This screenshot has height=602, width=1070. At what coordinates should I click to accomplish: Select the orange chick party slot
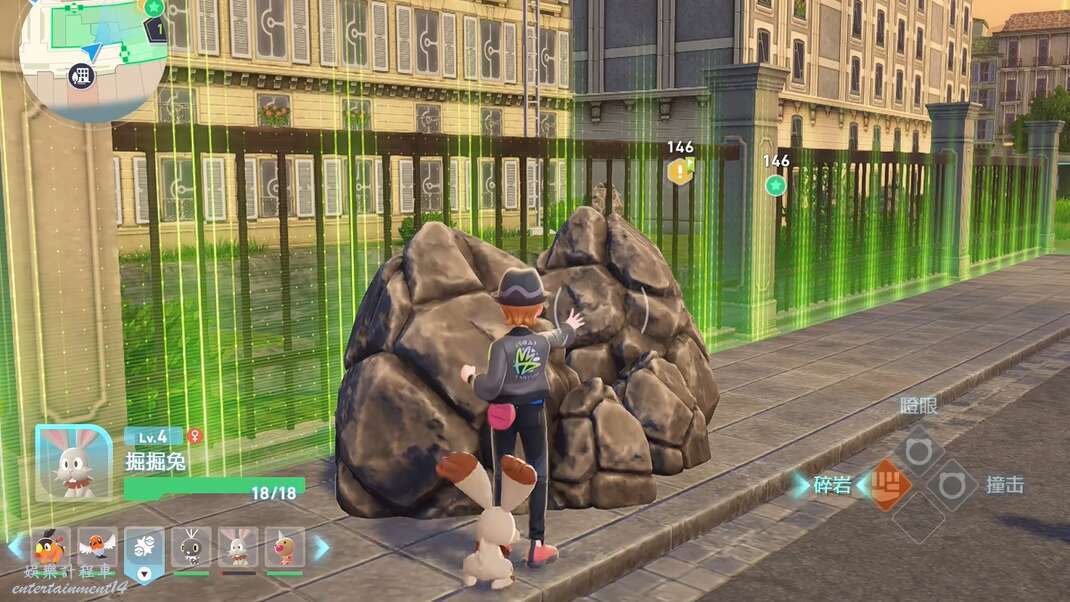point(51,548)
